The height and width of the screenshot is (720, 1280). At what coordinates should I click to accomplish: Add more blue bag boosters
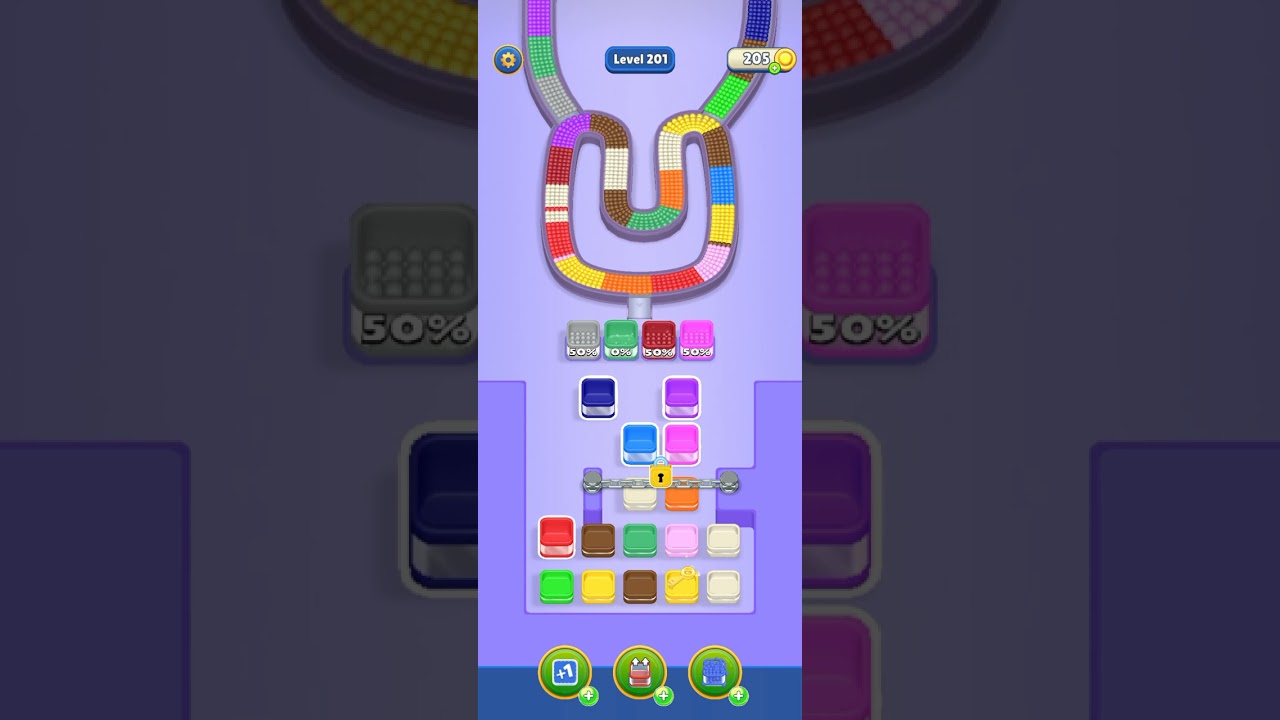click(x=736, y=696)
